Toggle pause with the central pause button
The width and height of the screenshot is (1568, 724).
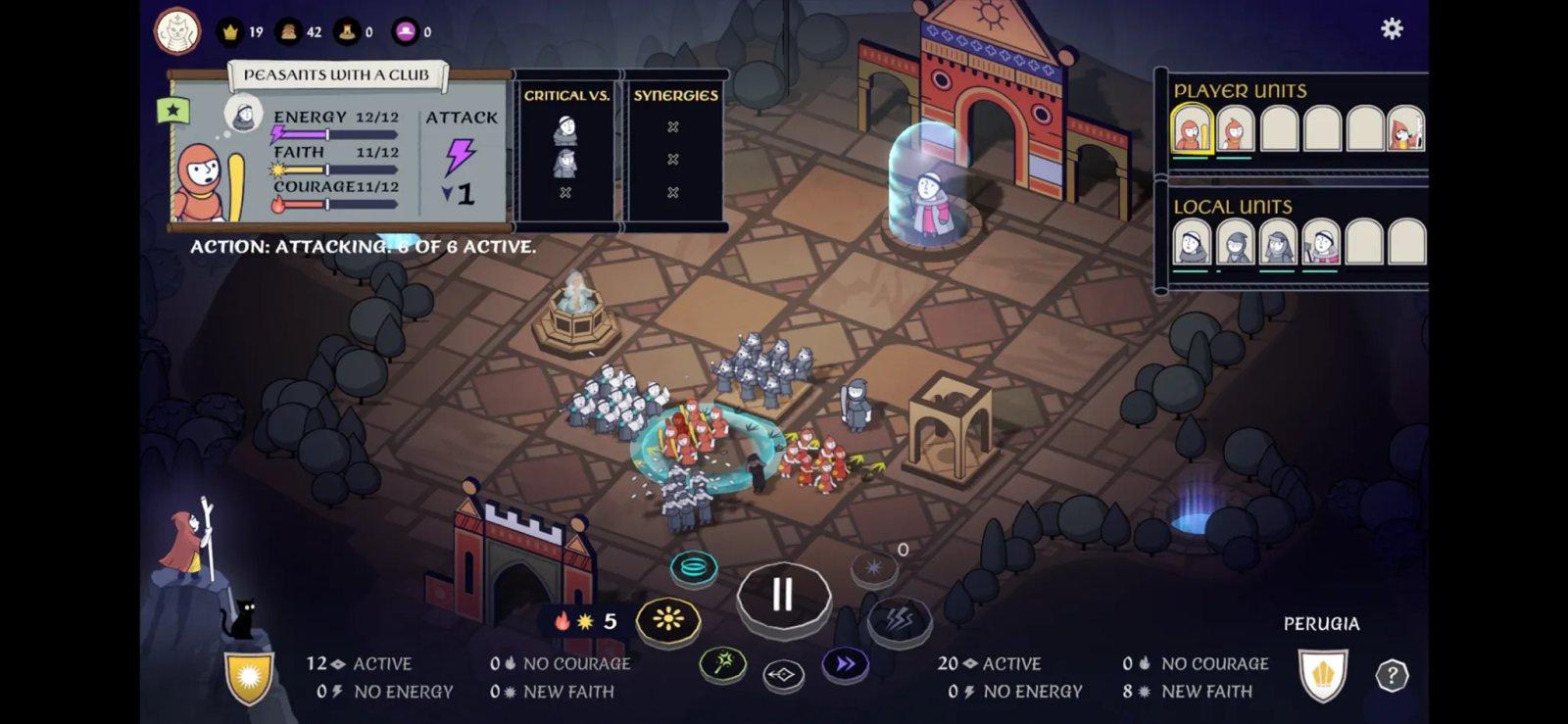click(781, 596)
